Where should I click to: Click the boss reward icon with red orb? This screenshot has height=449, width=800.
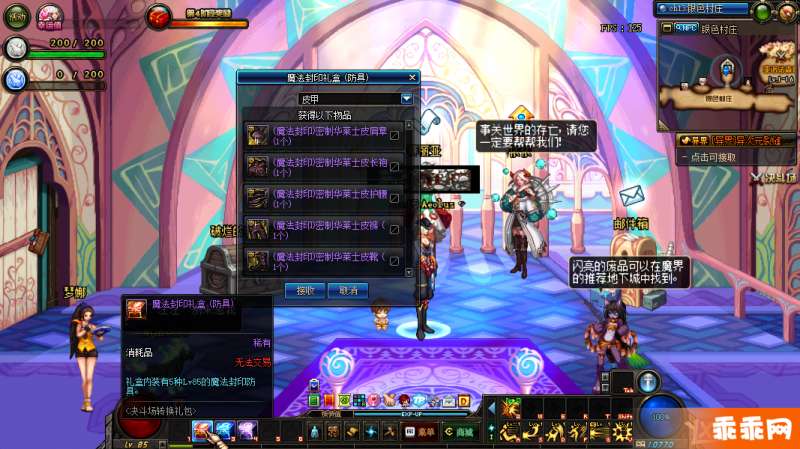pos(159,16)
